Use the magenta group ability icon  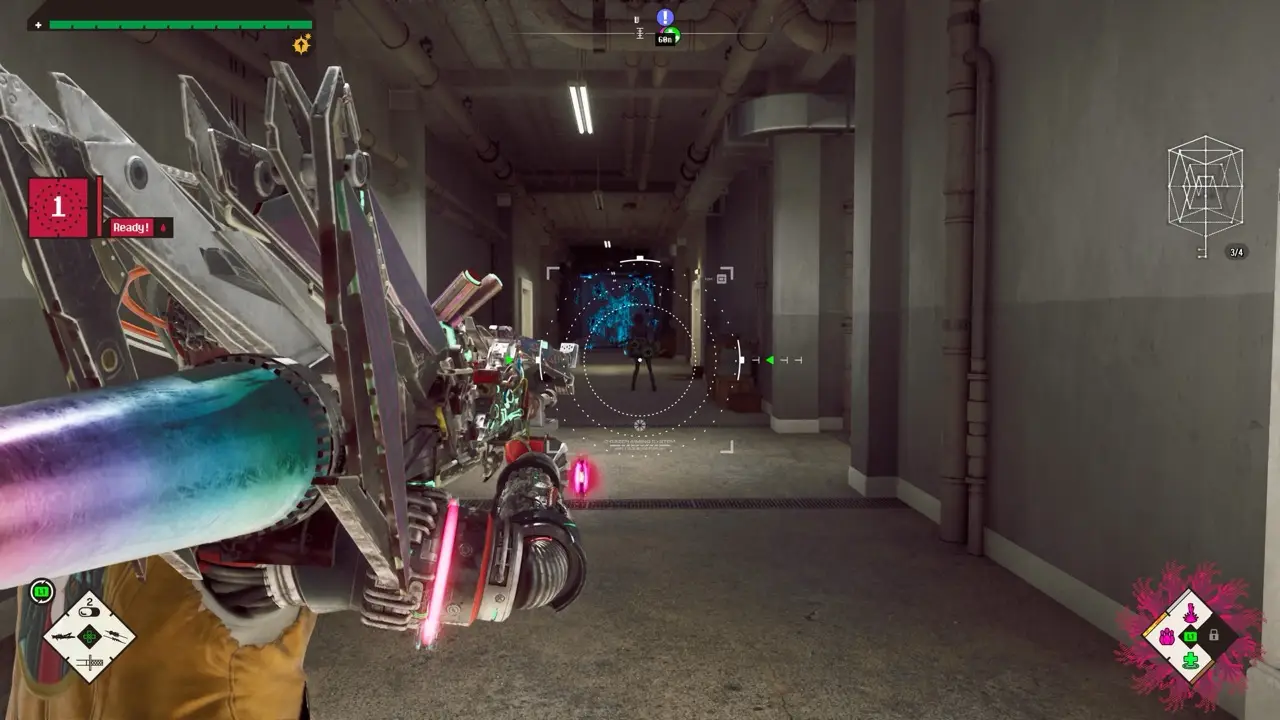(1166, 636)
